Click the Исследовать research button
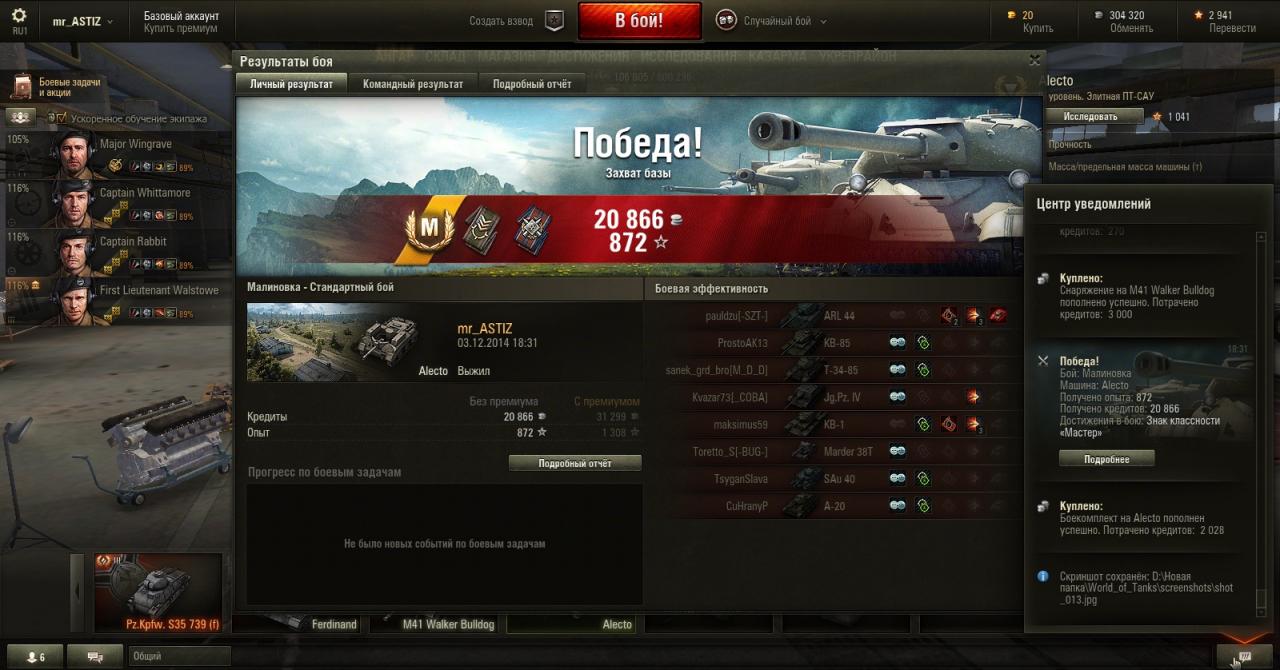The width and height of the screenshot is (1280, 670). tap(1094, 116)
